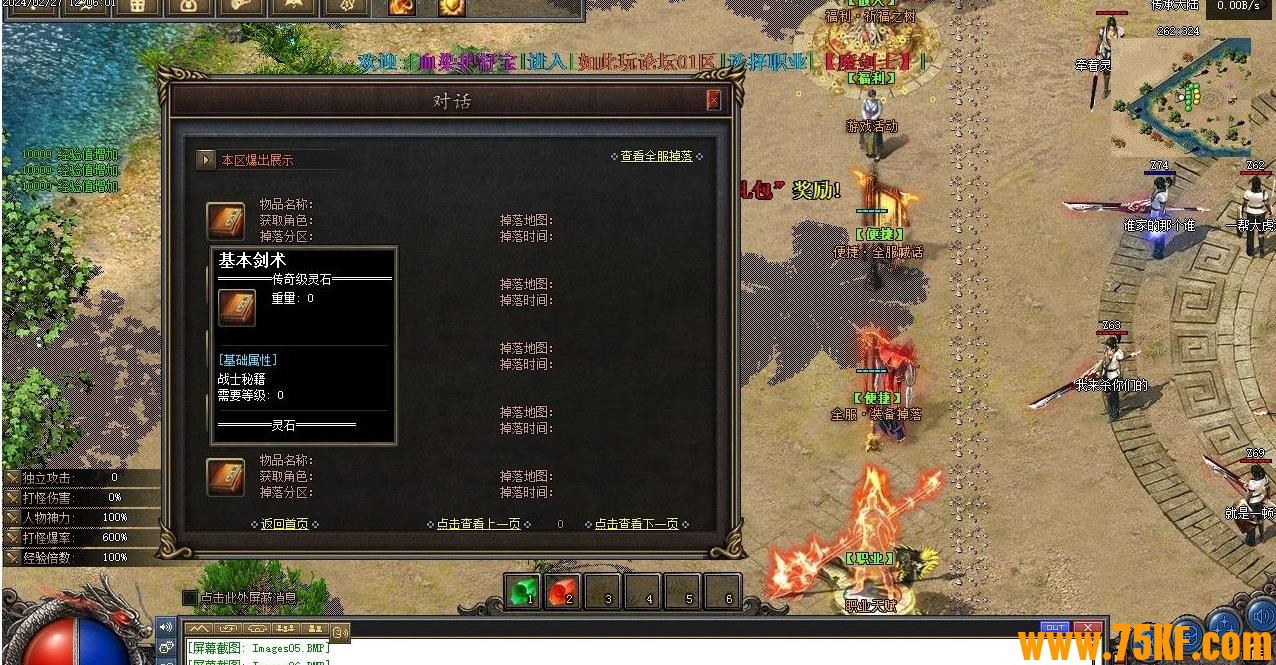Image resolution: width=1276 pixels, height=665 pixels.
Task: Go to next page via 点击查看下一页
Action: pyautogui.click(x=636, y=524)
